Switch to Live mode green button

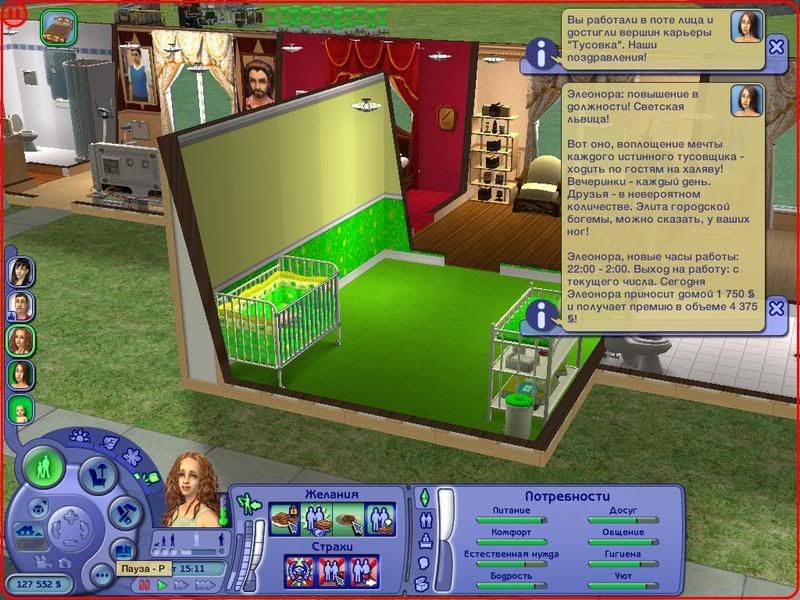click(44, 467)
